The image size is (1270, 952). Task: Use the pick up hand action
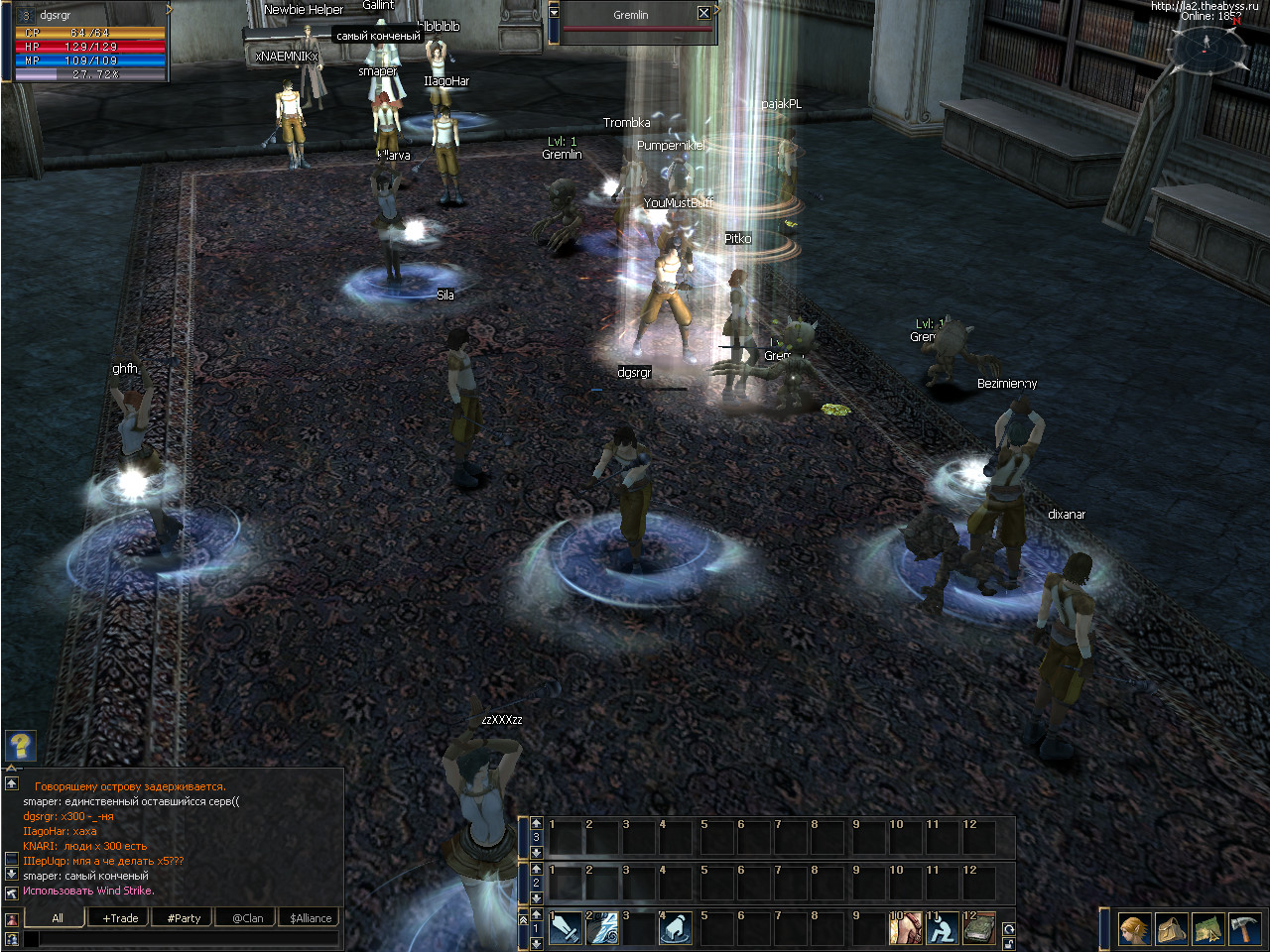point(676,929)
